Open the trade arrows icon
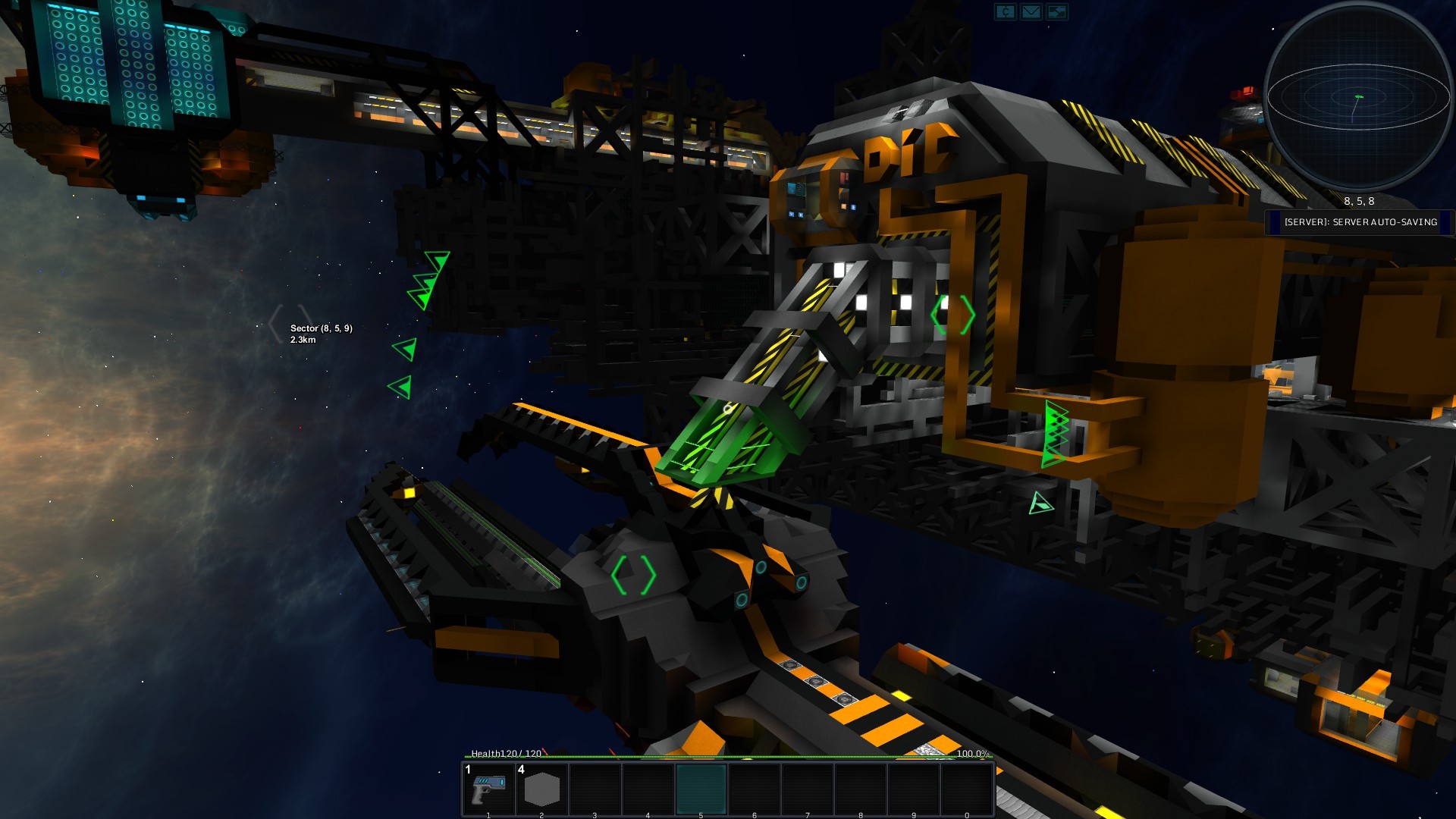 coord(1056,12)
